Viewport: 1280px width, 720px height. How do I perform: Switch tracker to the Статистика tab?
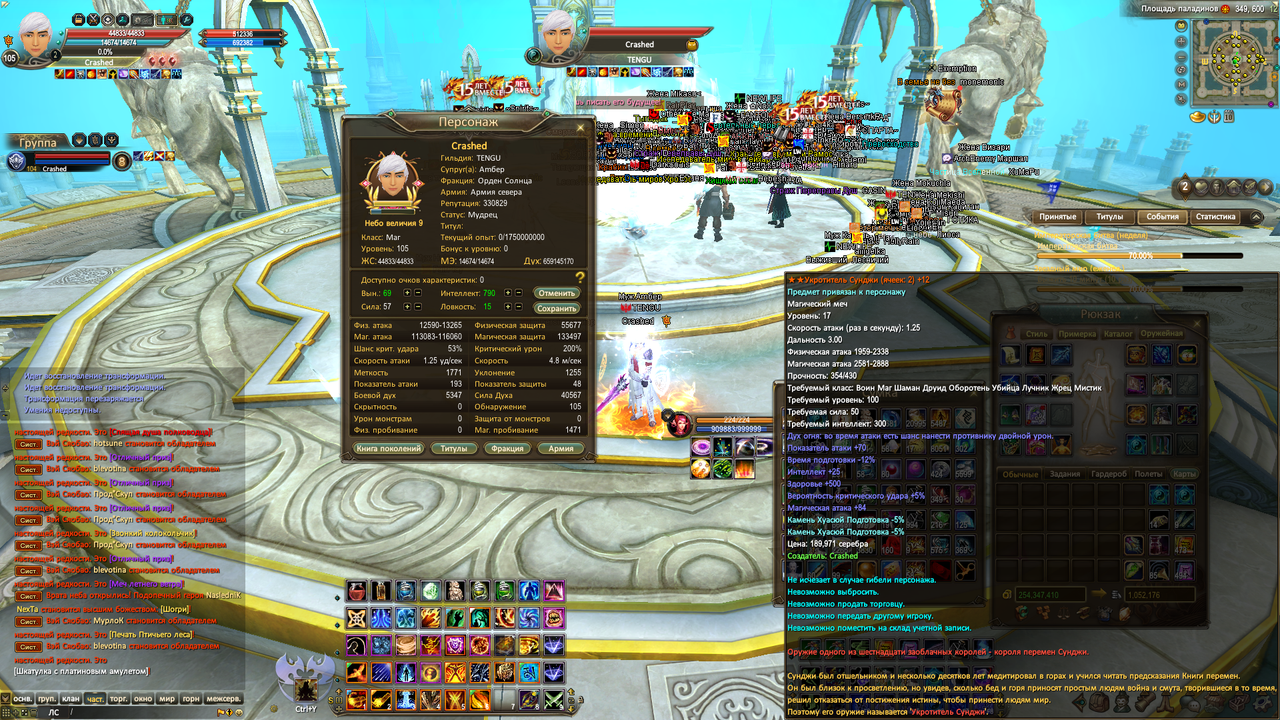click(1216, 217)
